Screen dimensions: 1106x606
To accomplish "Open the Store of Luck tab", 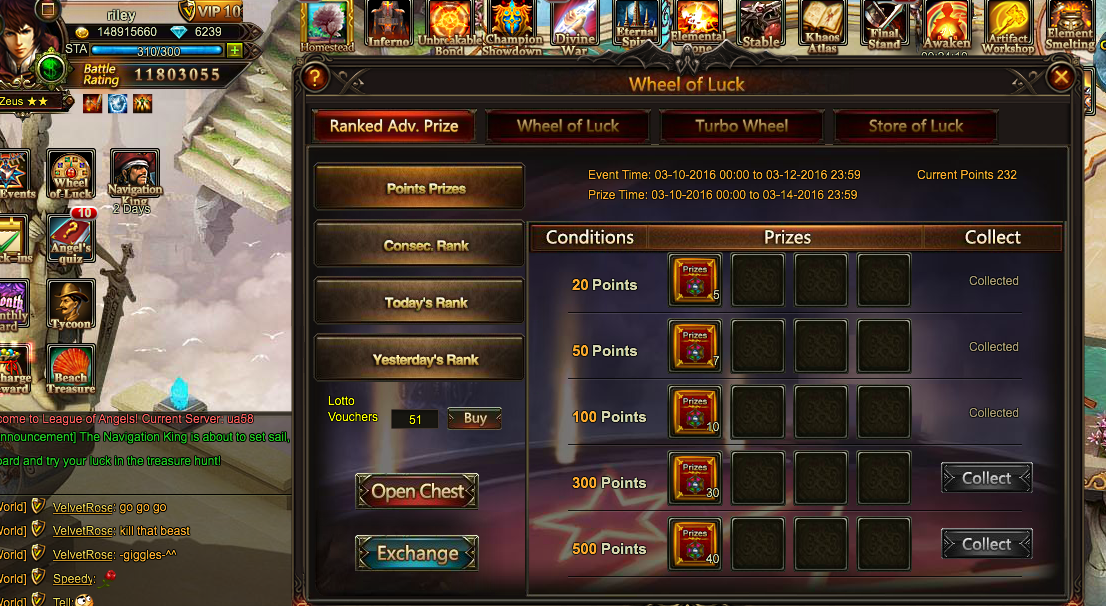I will (915, 126).
